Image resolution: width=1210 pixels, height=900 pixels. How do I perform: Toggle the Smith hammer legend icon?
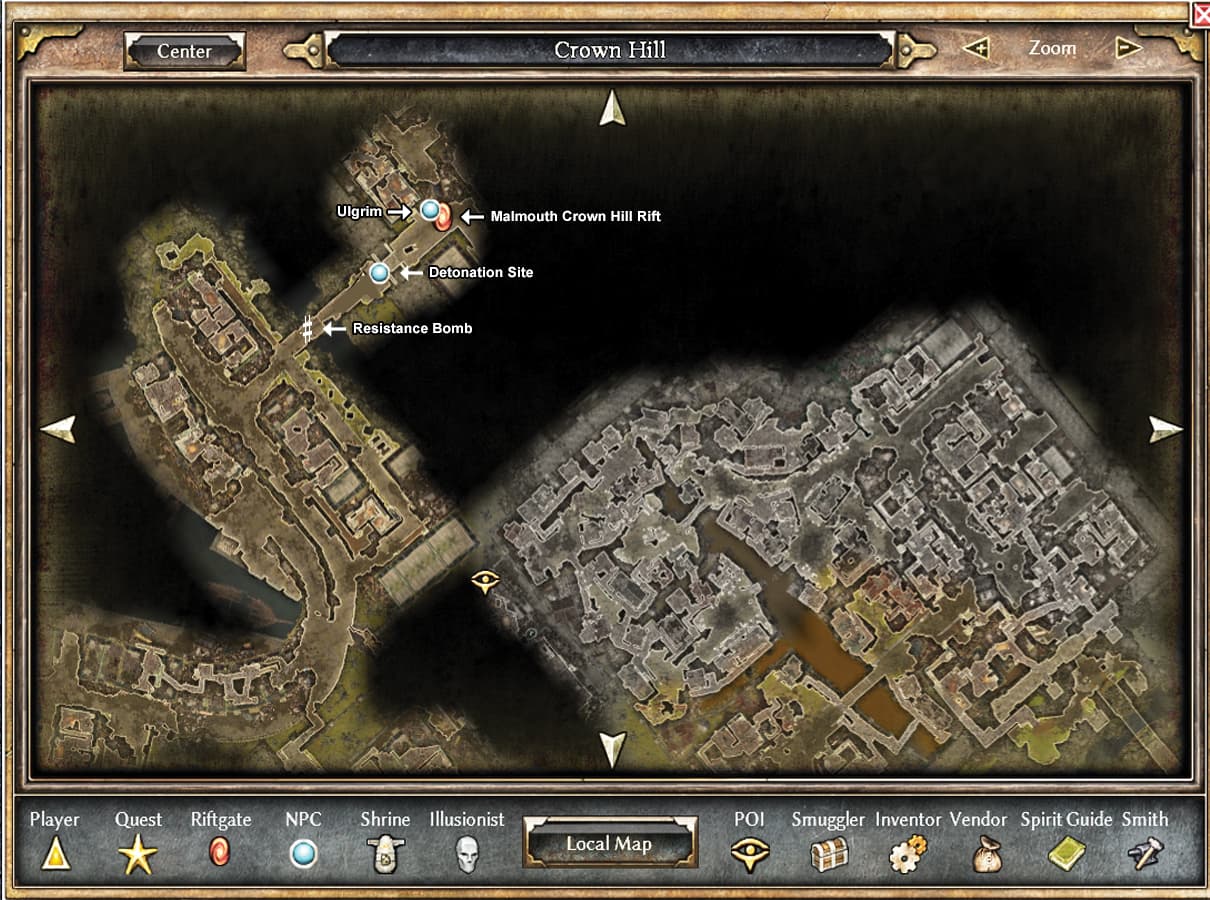(x=1145, y=854)
